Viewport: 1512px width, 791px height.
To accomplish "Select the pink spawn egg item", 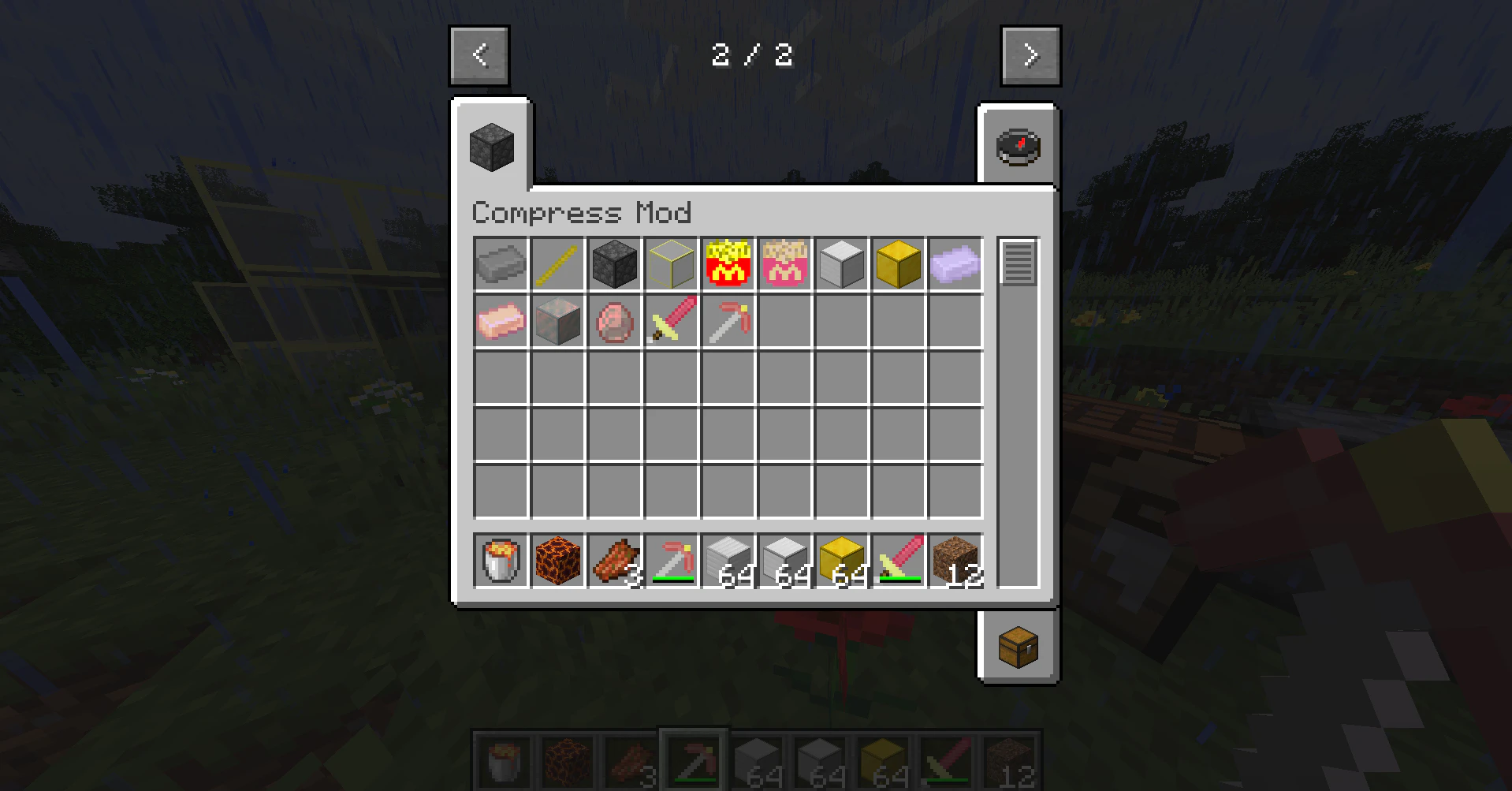I will coord(614,320).
